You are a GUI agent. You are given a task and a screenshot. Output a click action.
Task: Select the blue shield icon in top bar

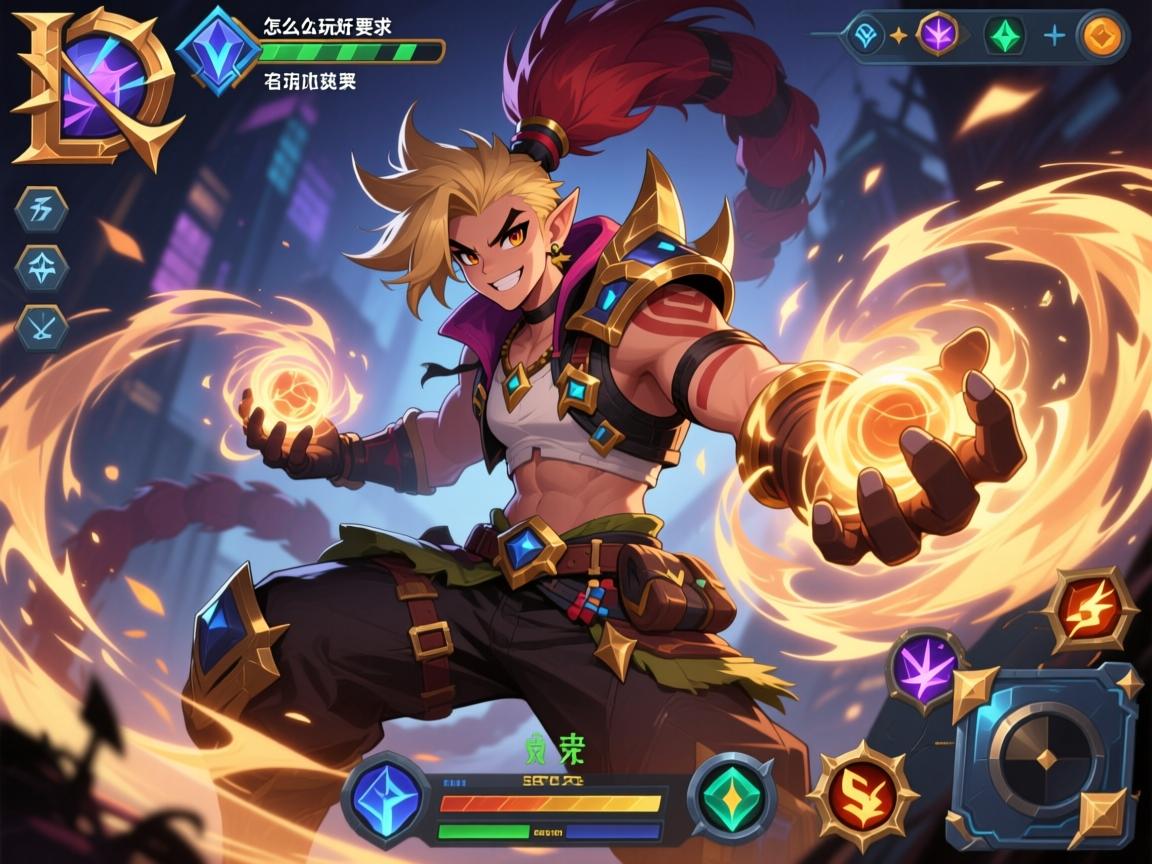click(864, 36)
